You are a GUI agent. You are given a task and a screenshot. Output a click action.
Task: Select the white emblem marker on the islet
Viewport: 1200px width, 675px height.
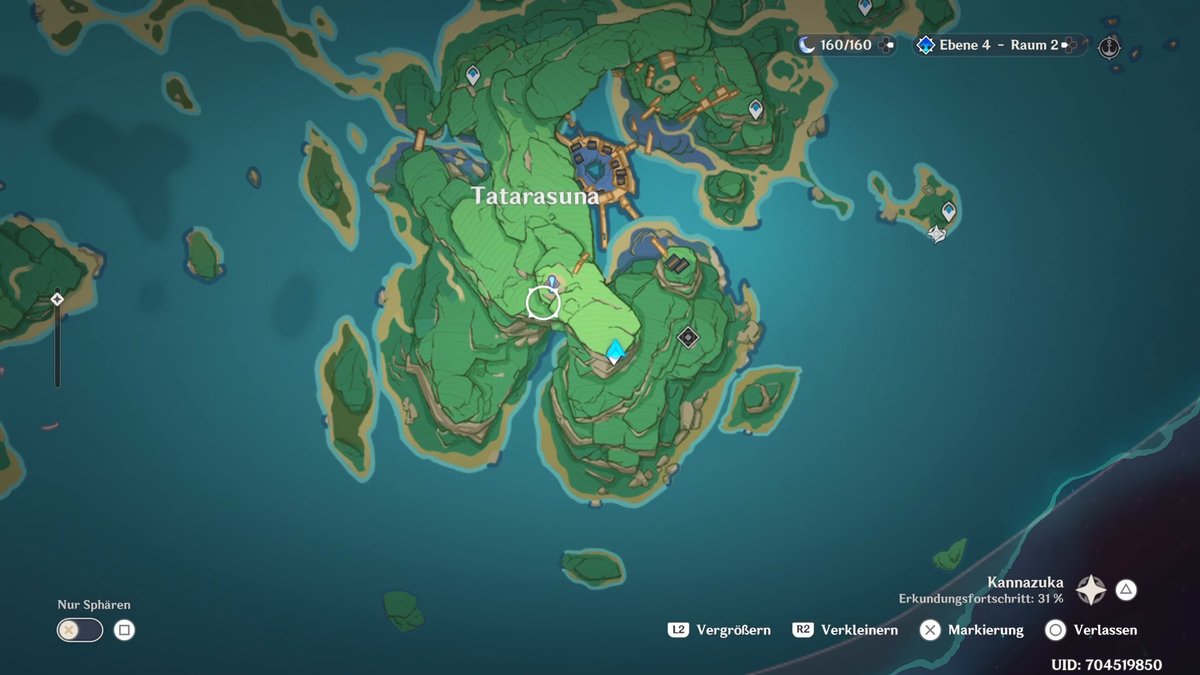click(x=937, y=234)
